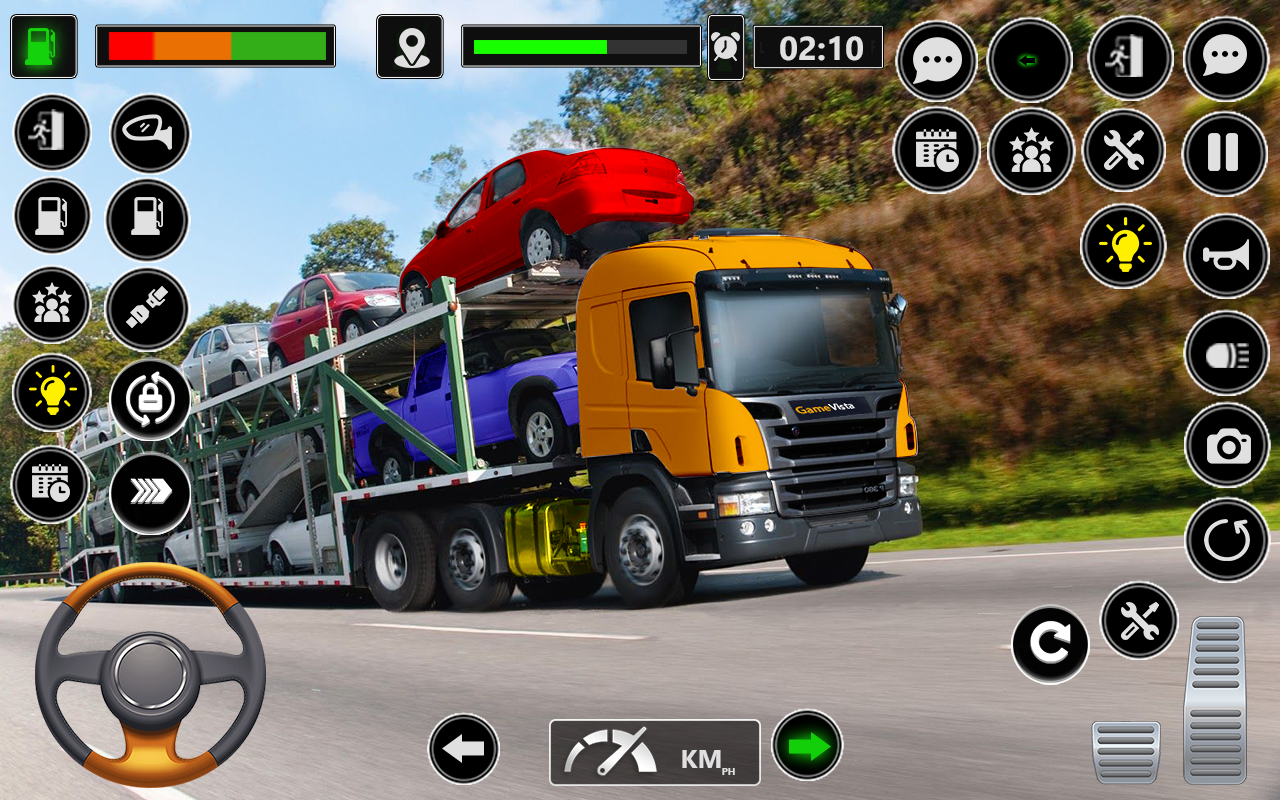The height and width of the screenshot is (800, 1280).
Task: Tap the camera icon button
Action: pyautogui.click(x=1227, y=446)
